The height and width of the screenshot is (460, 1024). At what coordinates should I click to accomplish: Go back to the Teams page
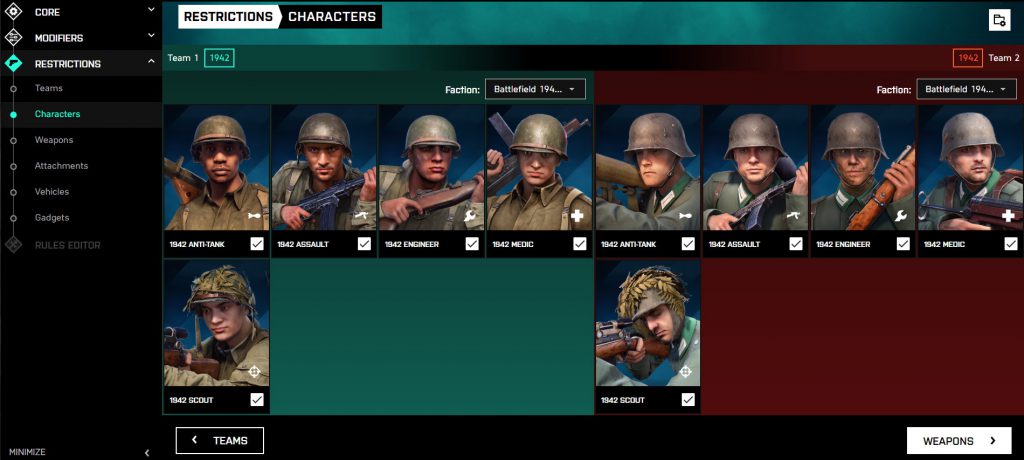pos(220,440)
